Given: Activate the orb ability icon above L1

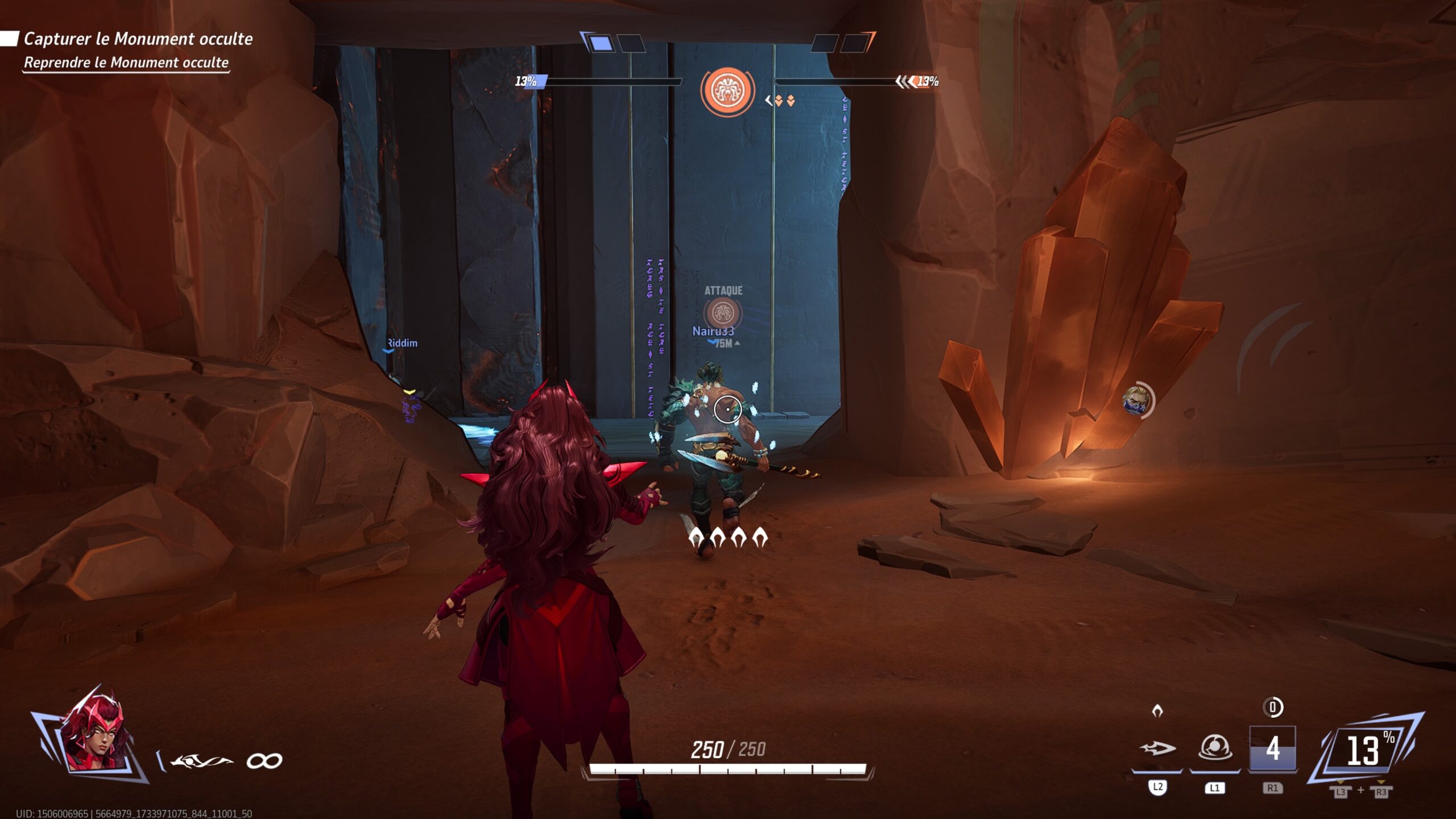Looking at the screenshot, I should point(1215,747).
